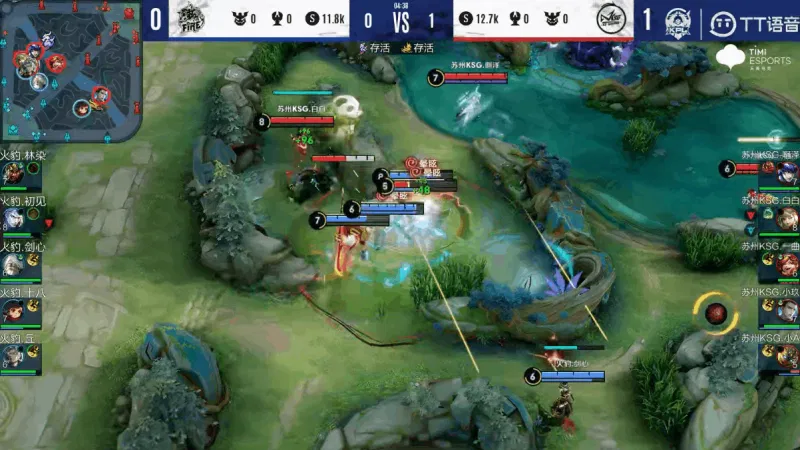Click the left team's logo in scoreboard
800x450 pixels.
coord(188,19)
